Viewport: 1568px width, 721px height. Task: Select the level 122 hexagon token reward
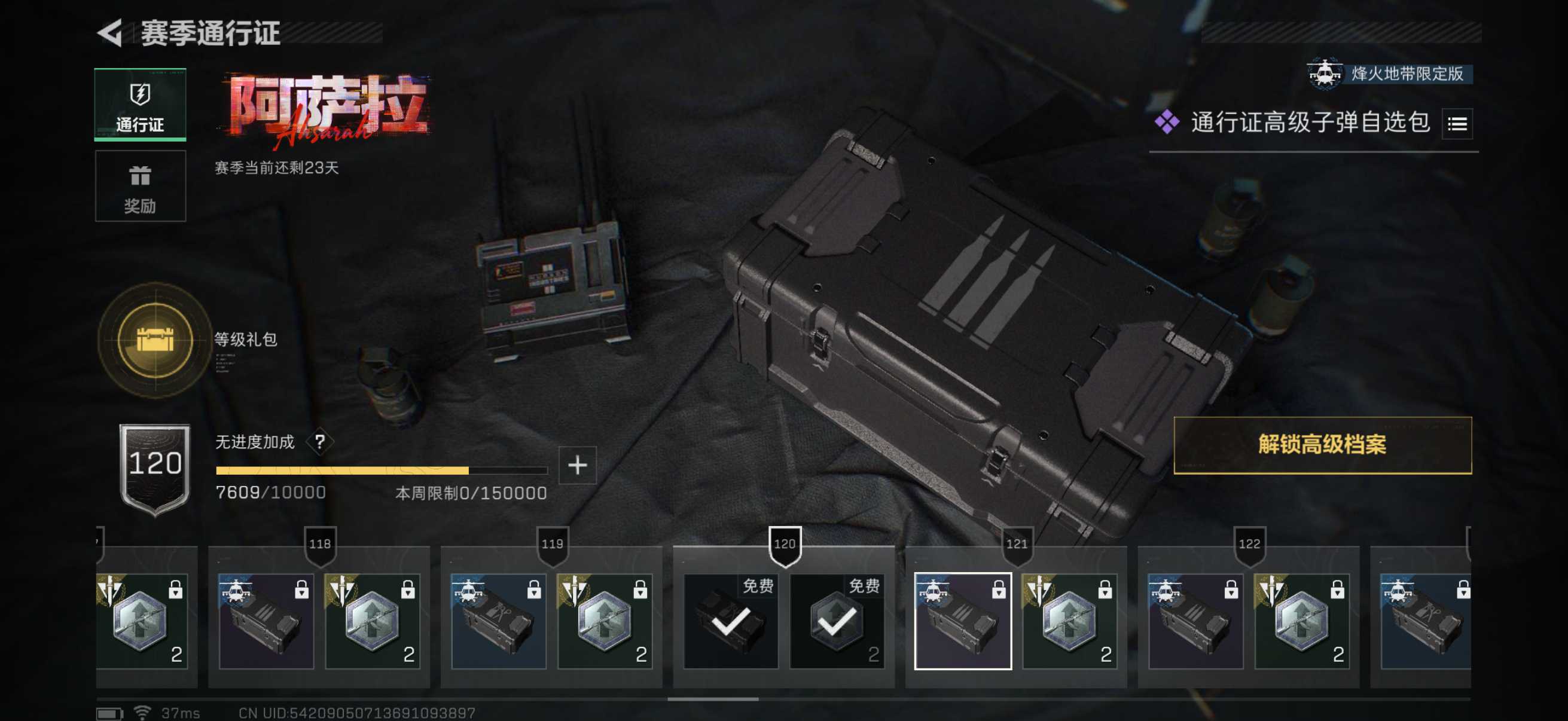click(1302, 621)
